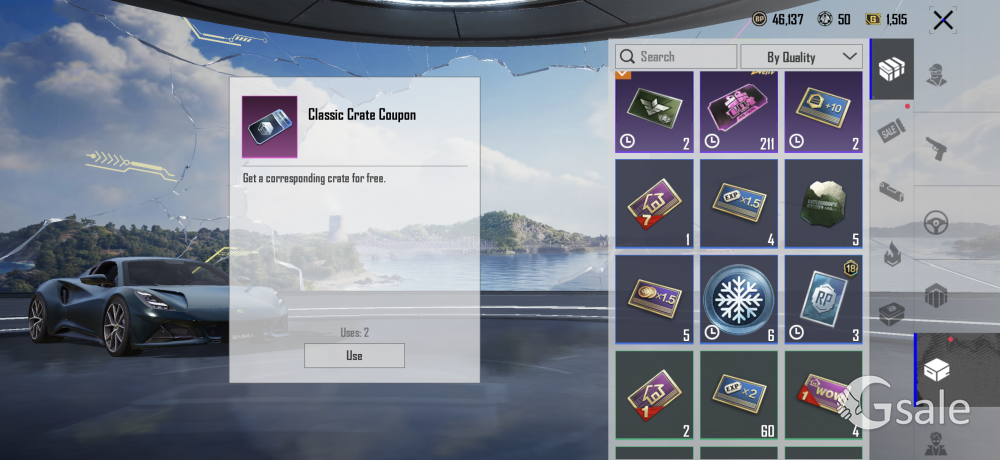Switch to the sale coupon tab
This screenshot has width=1000, height=460.
891,130
